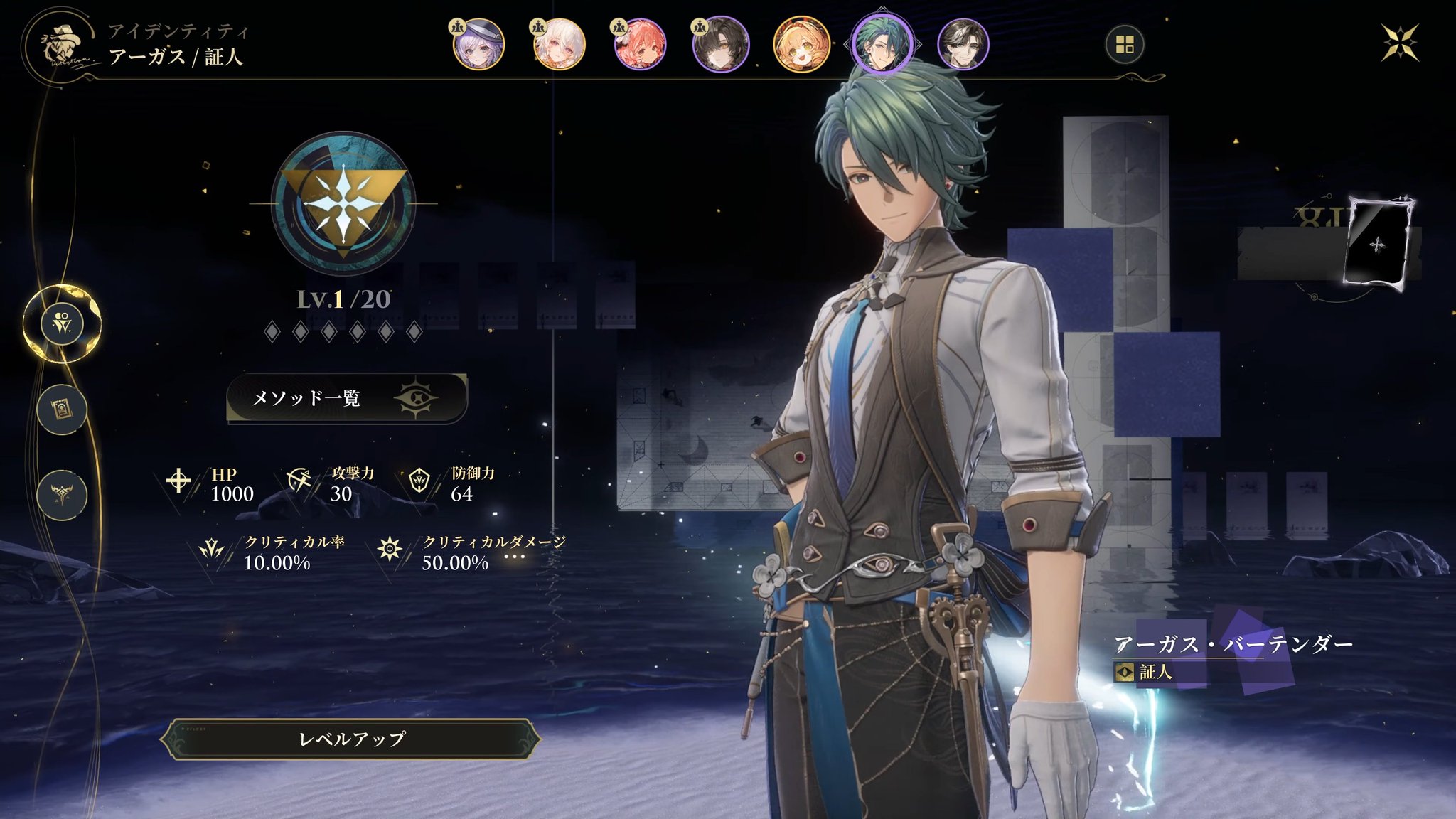Viewport: 1456px width, 819px height.
Task: Select the triangular class emblem
Action: pyautogui.click(x=343, y=204)
